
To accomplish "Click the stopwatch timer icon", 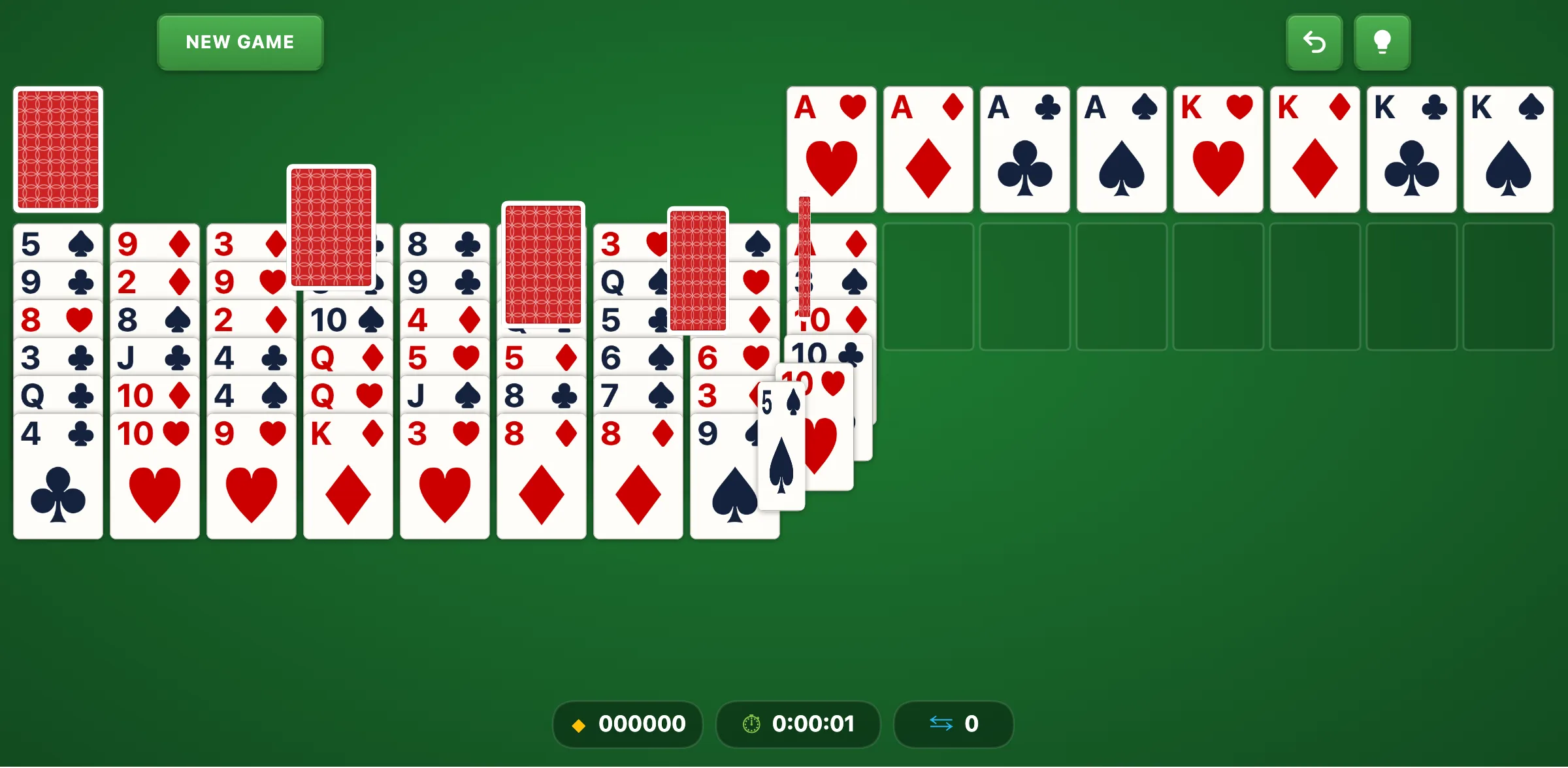I will click(751, 724).
